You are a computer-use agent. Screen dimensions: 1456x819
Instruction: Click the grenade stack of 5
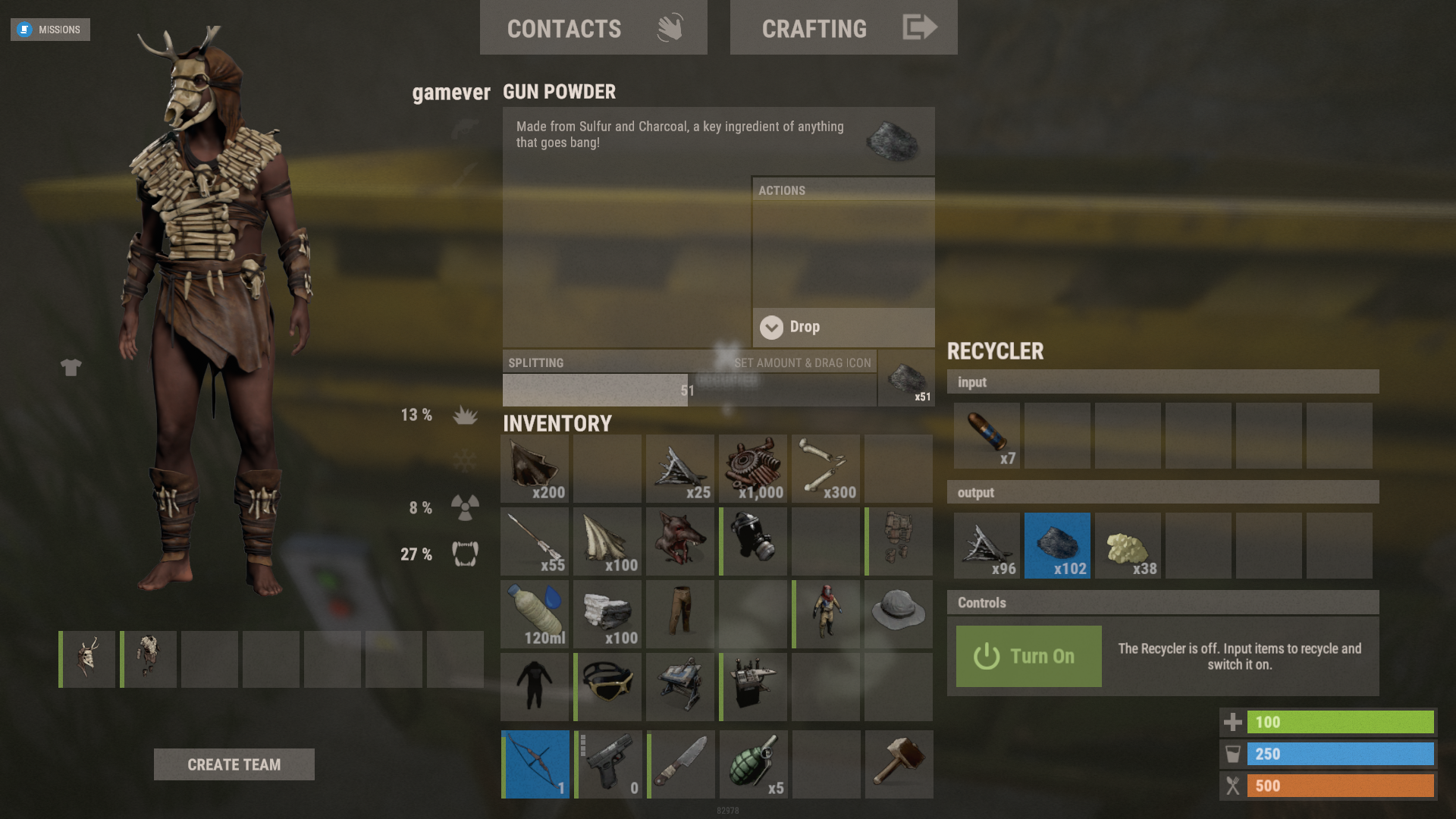(x=753, y=764)
